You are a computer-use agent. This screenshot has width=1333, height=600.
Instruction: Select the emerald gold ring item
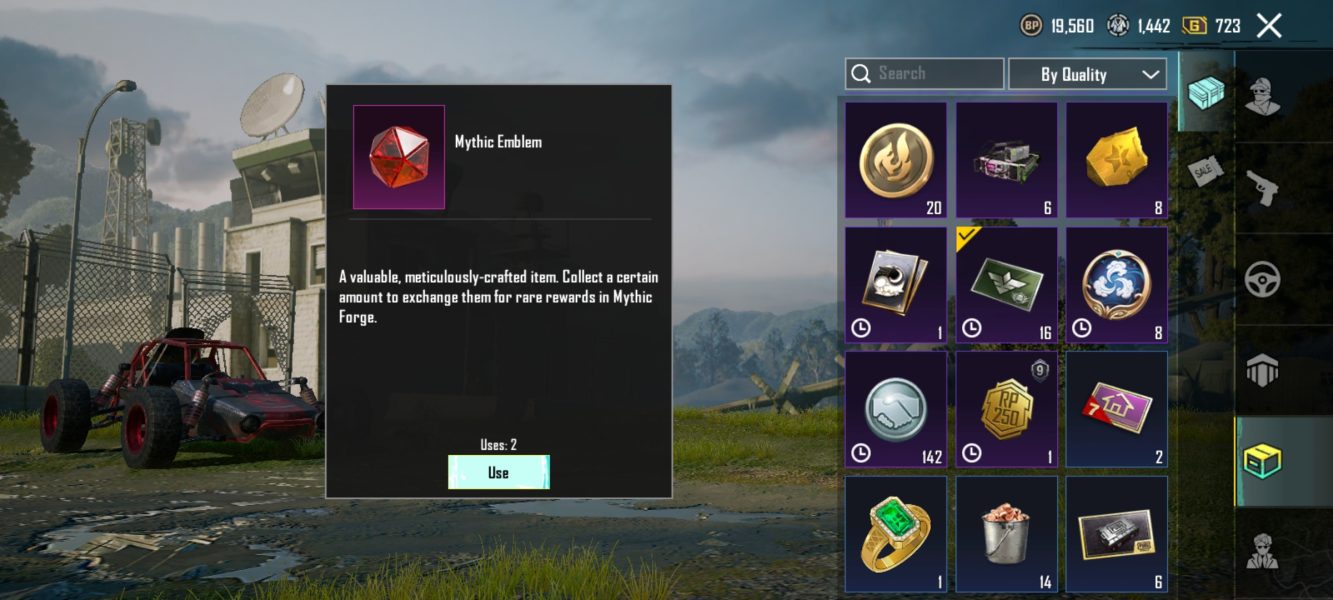(x=896, y=533)
